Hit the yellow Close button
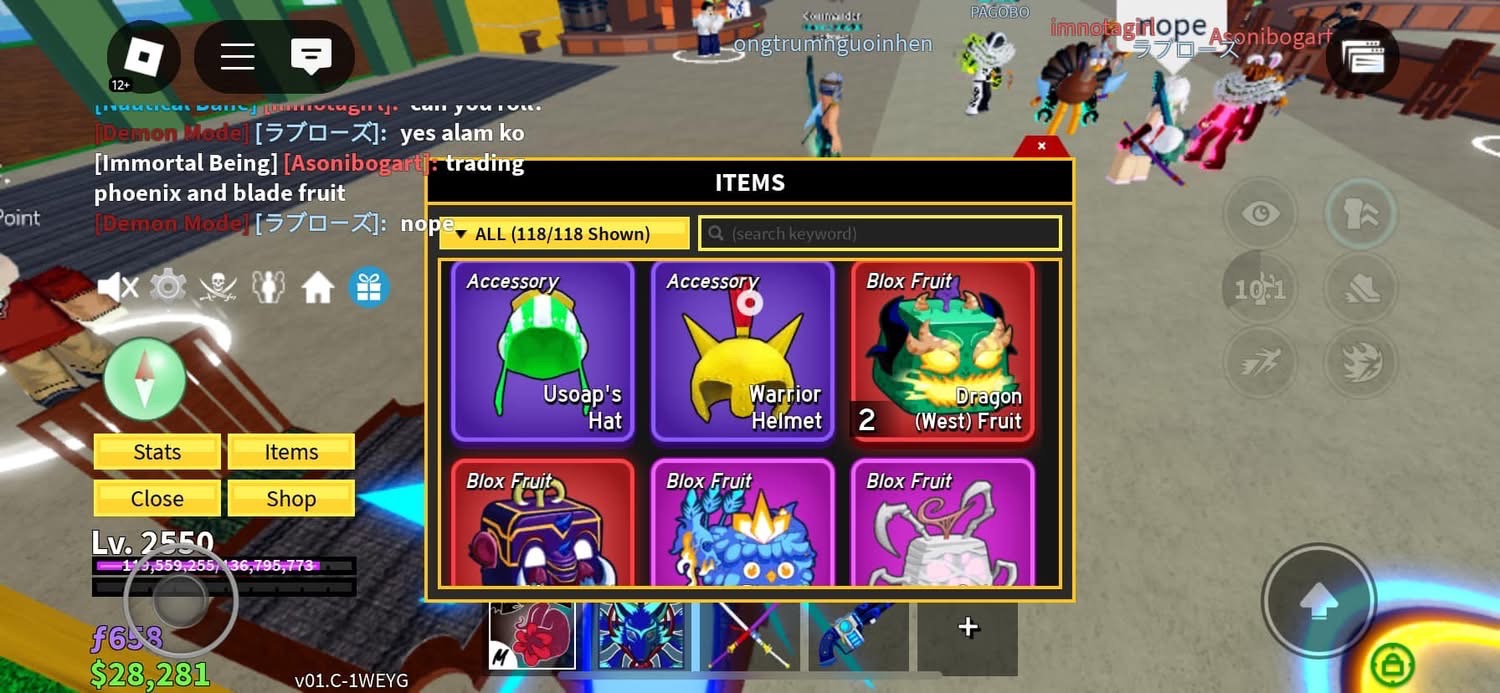This screenshot has height=693, width=1500. 157,499
